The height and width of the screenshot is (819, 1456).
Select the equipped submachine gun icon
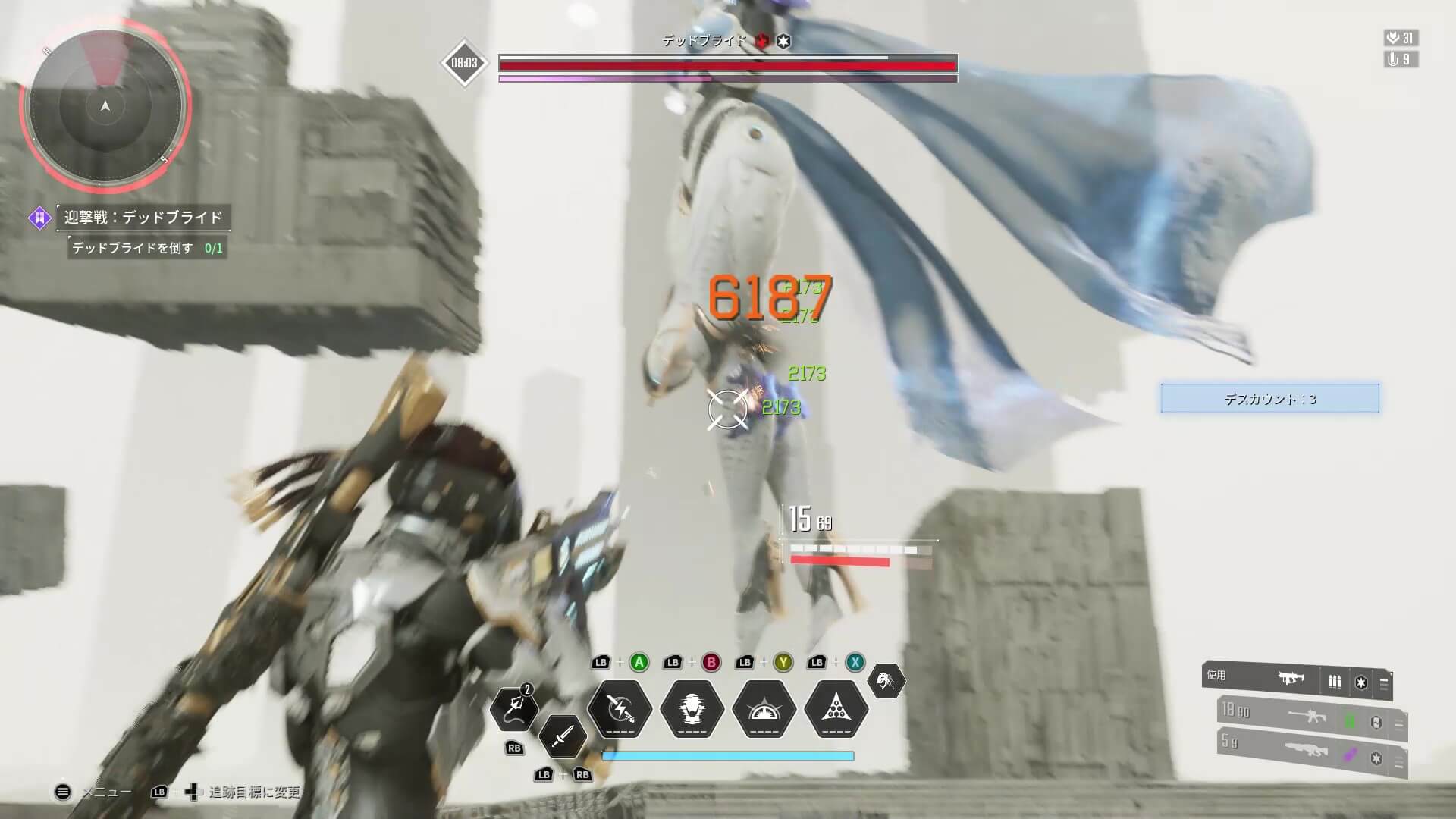click(1291, 679)
